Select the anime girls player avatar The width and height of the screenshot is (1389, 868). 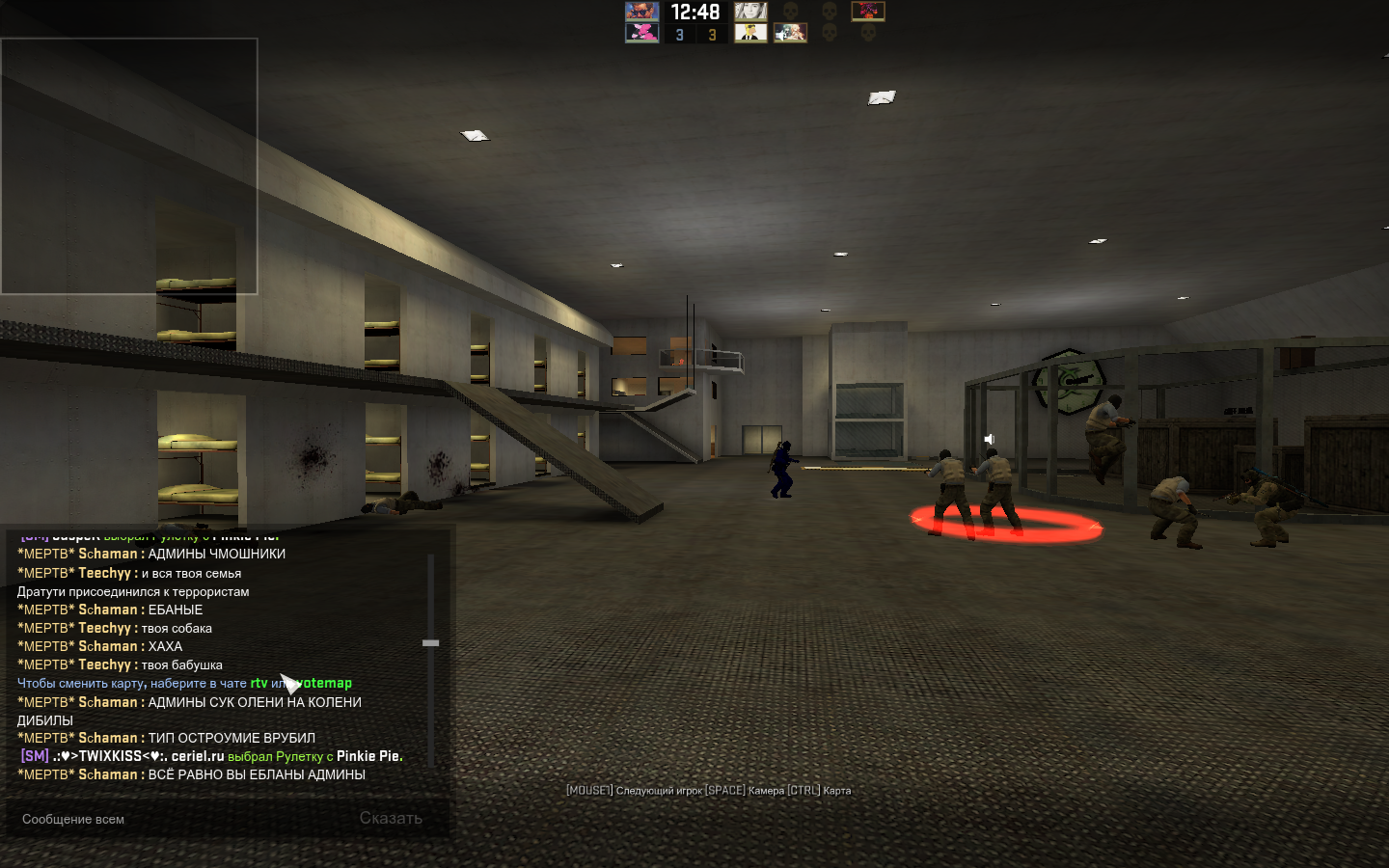click(790, 33)
